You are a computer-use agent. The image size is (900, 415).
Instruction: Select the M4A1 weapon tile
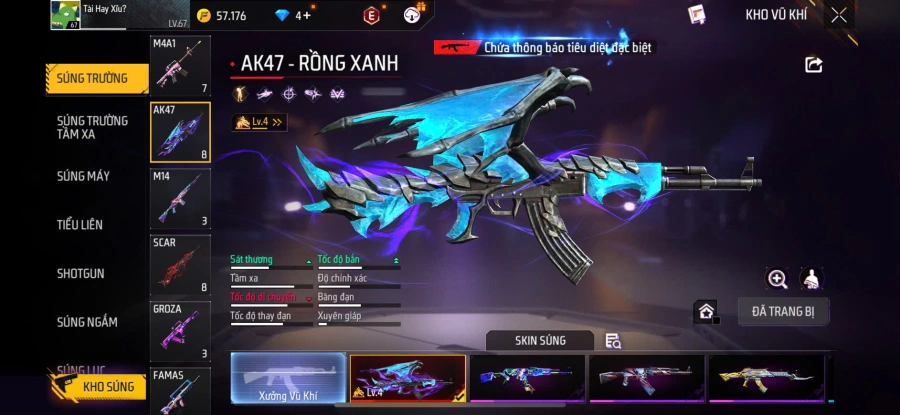click(180, 66)
